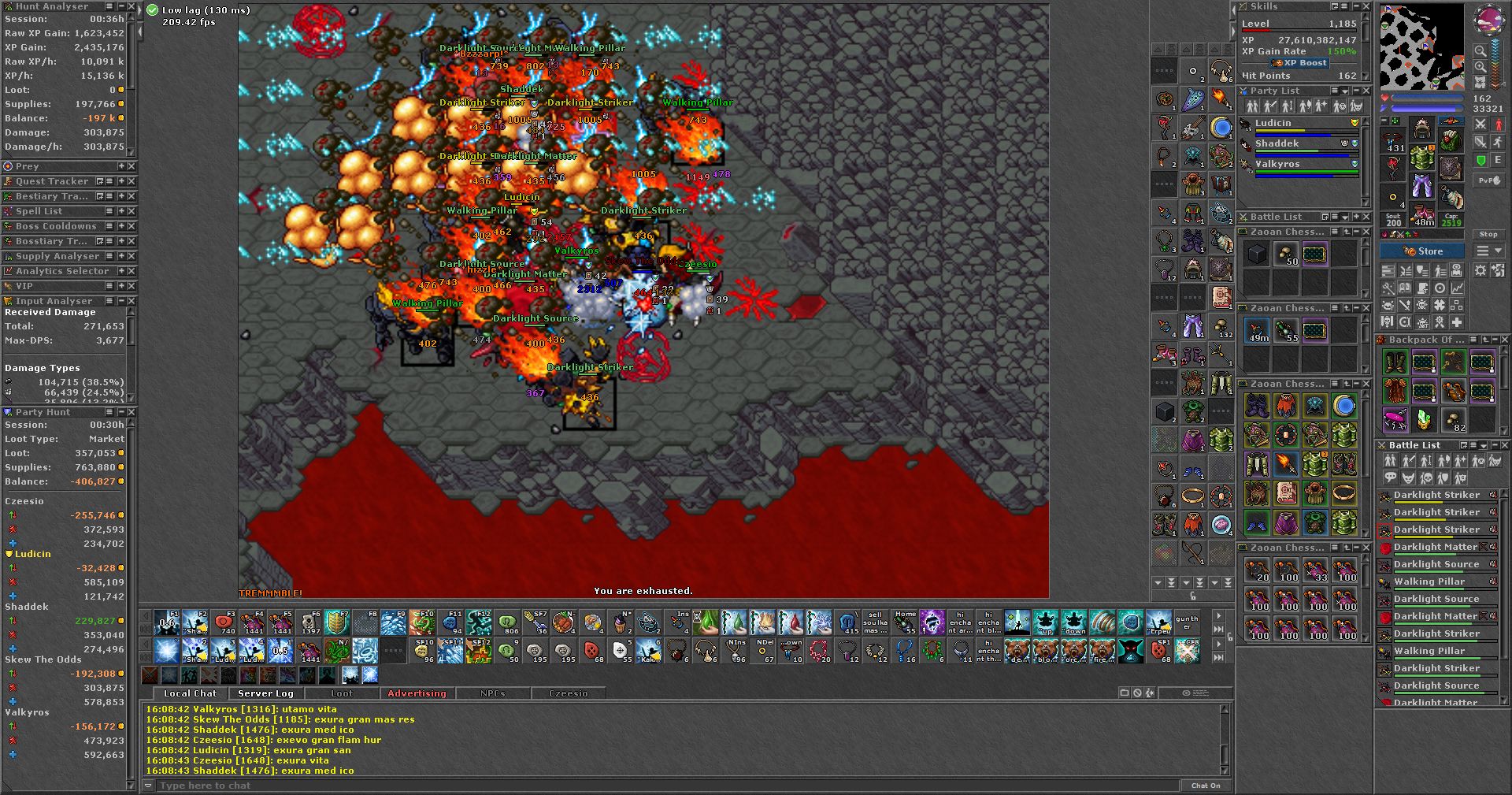
Task: Switch to the Server Log chat tab
Action: click(x=265, y=693)
